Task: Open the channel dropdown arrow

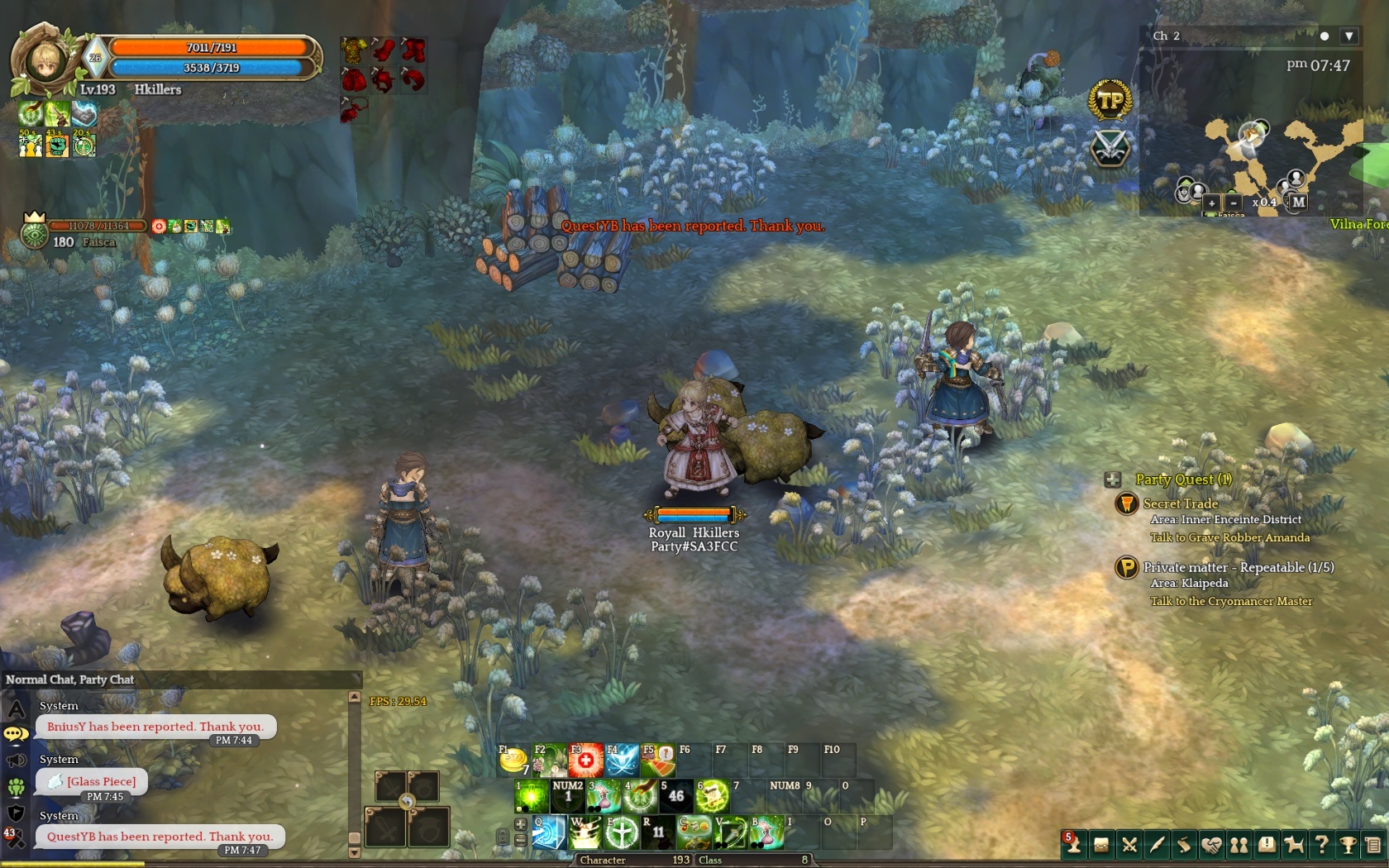Action: click(1348, 36)
